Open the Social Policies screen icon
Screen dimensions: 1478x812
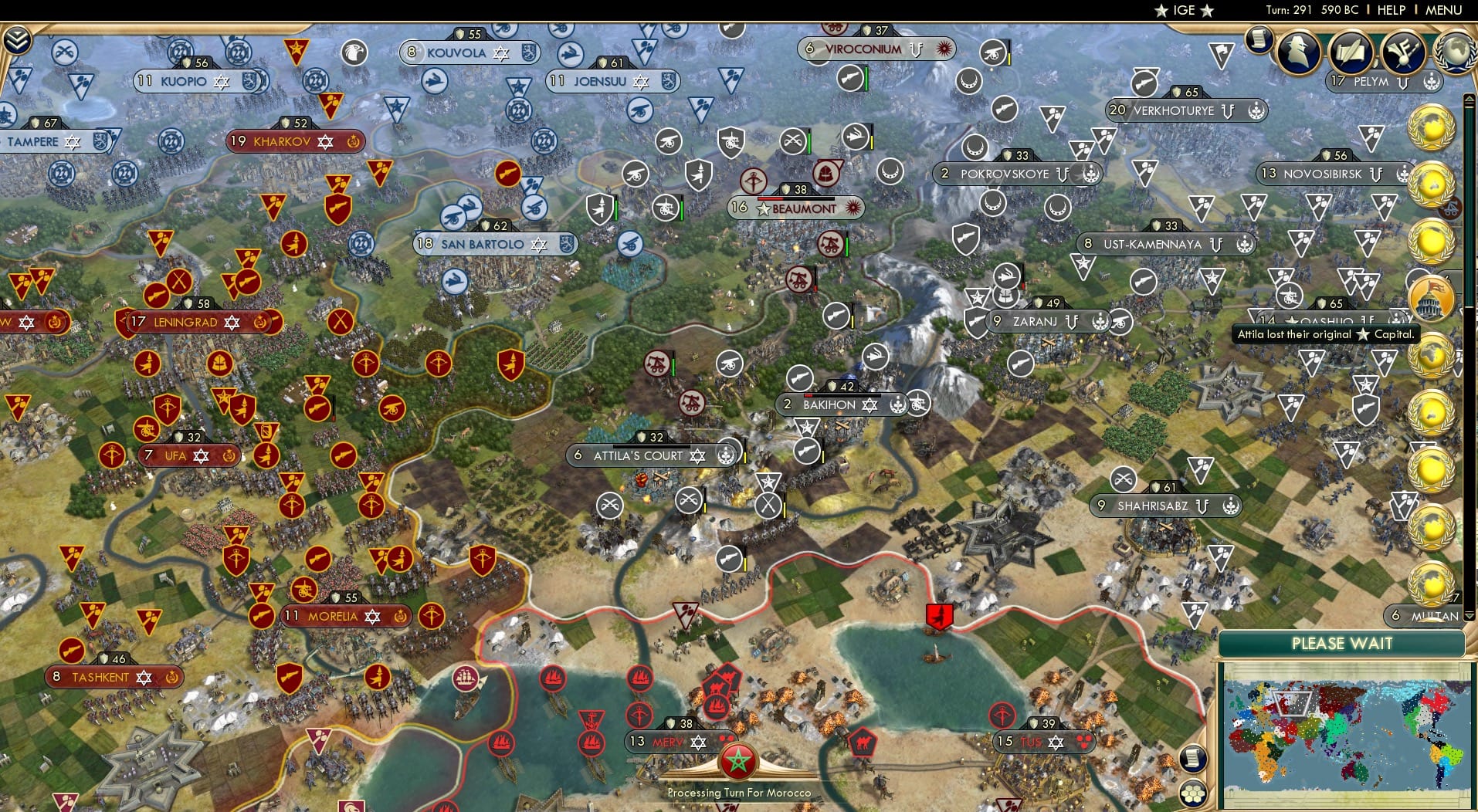(x=1404, y=52)
